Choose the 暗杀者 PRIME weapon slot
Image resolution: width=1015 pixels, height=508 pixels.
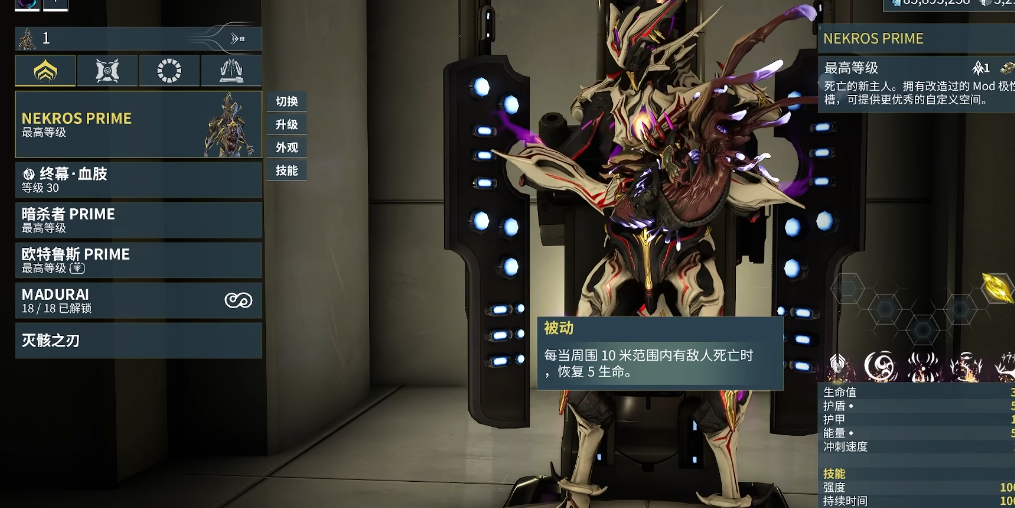139,220
